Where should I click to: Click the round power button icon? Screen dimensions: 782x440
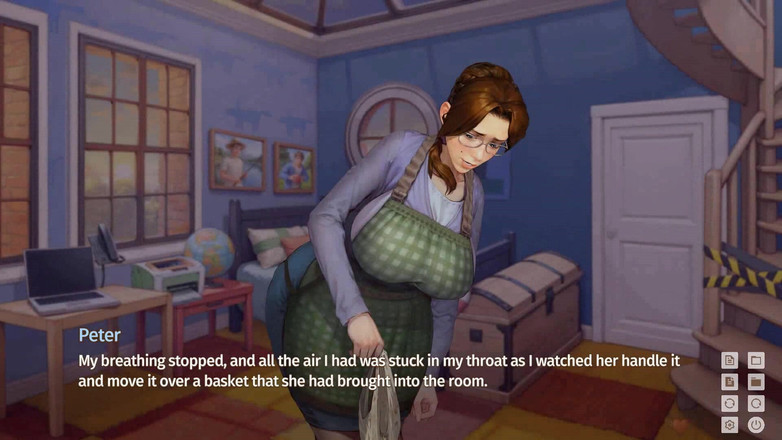756,426
